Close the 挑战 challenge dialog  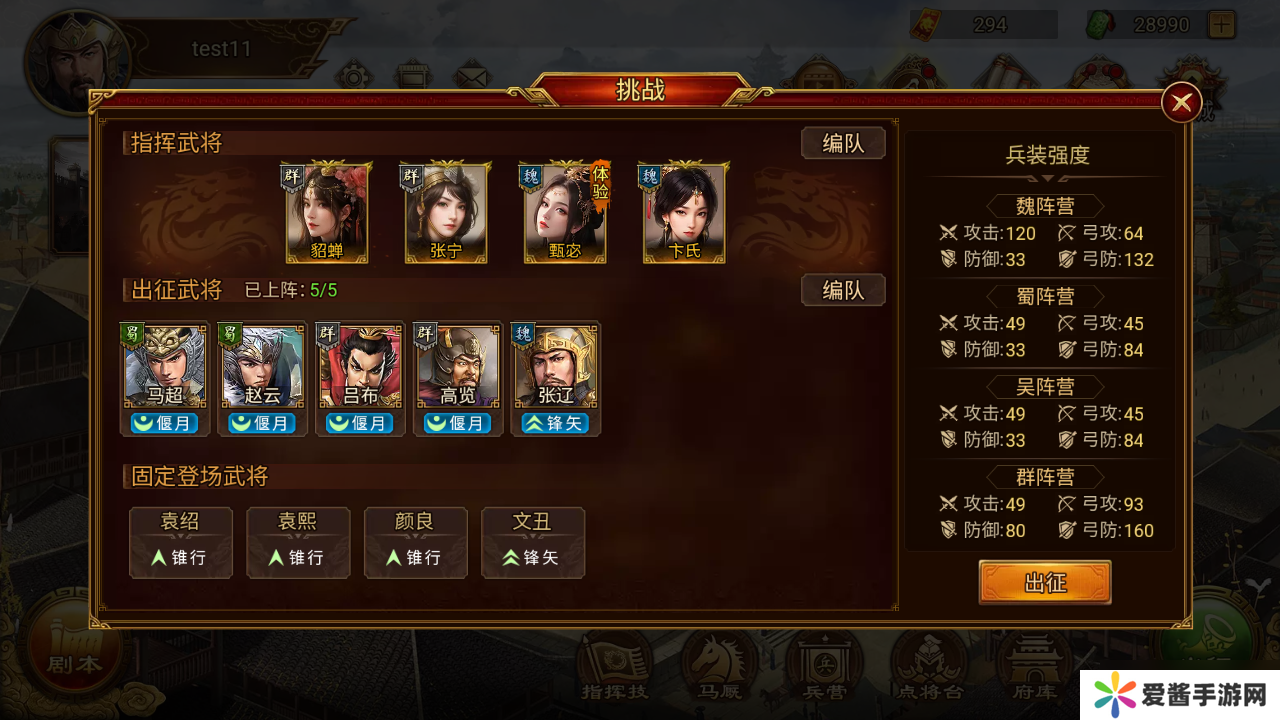coord(1181,102)
